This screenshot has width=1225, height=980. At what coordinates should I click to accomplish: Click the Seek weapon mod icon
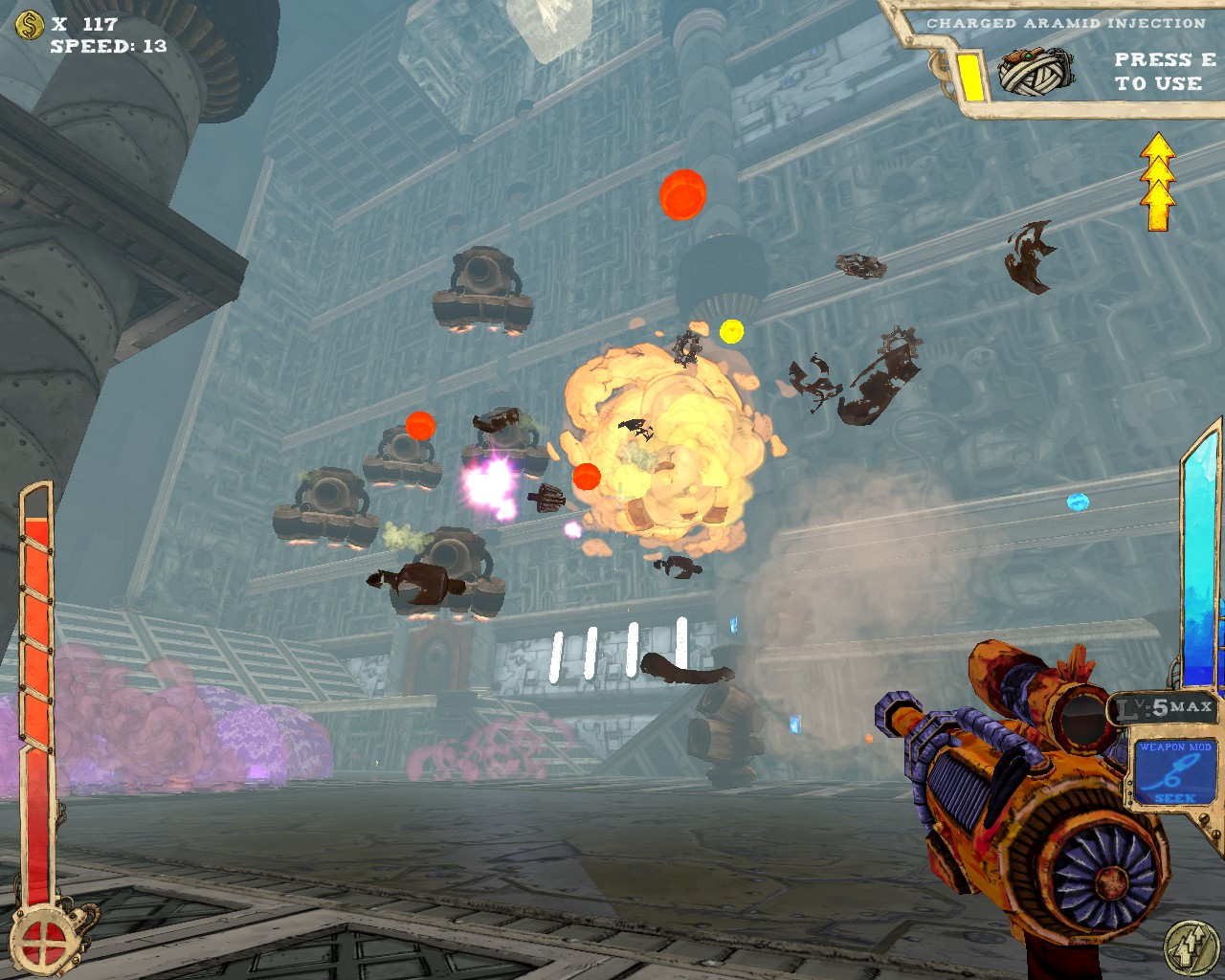point(1174,773)
